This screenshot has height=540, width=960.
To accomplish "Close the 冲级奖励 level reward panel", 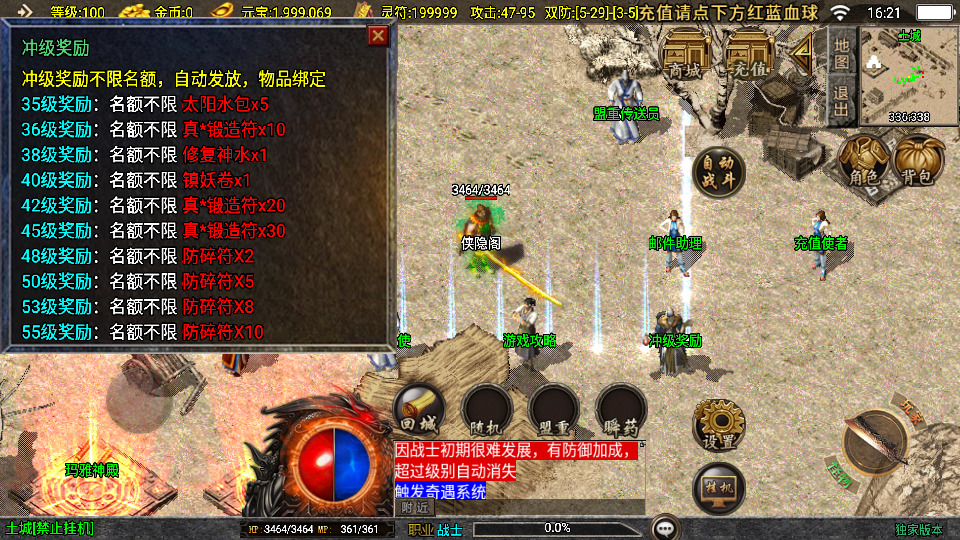I will [x=378, y=37].
